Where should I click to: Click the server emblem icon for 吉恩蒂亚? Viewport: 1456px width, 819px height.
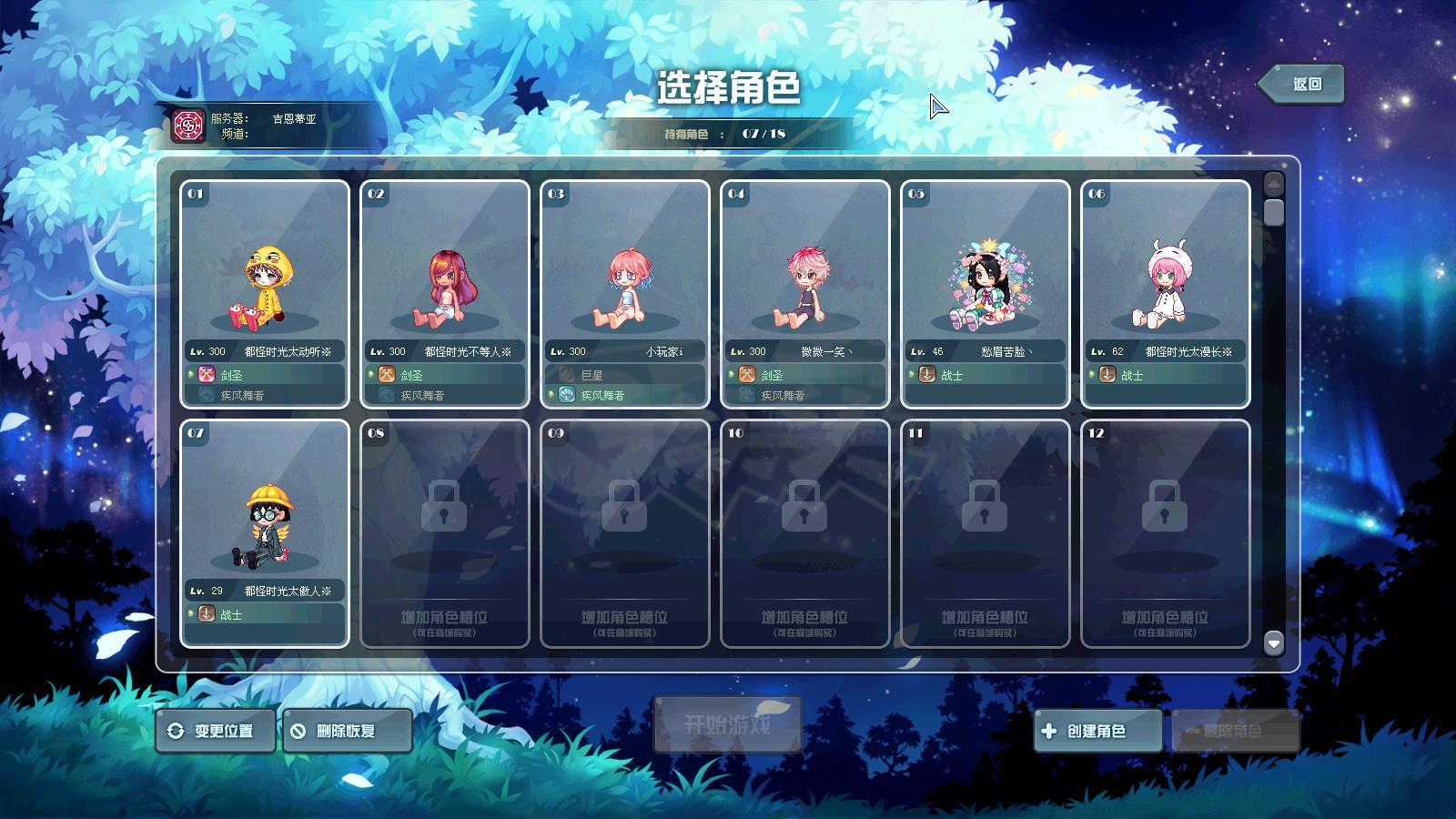[x=188, y=126]
